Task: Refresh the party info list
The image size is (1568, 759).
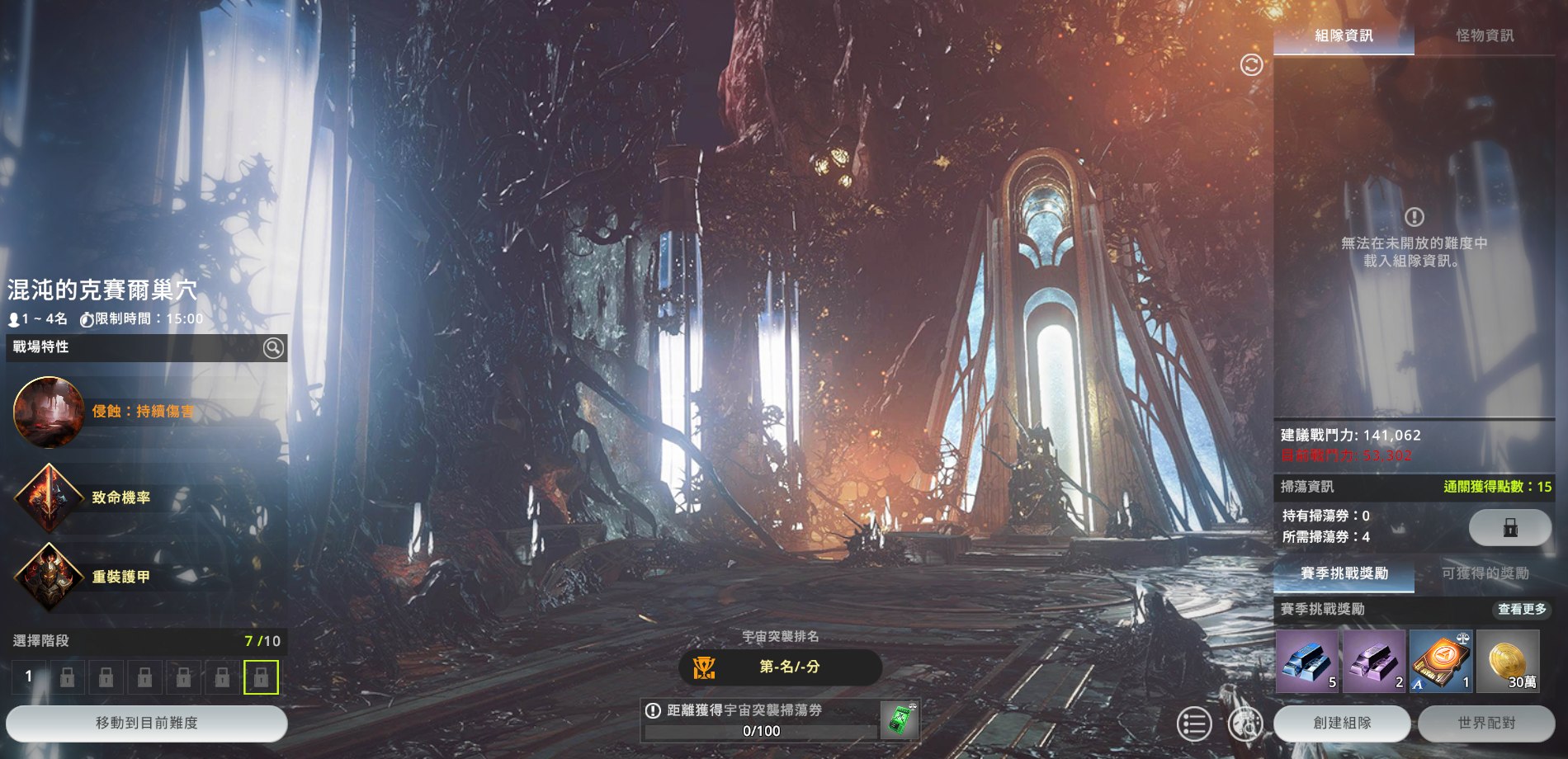Action: [1251, 64]
